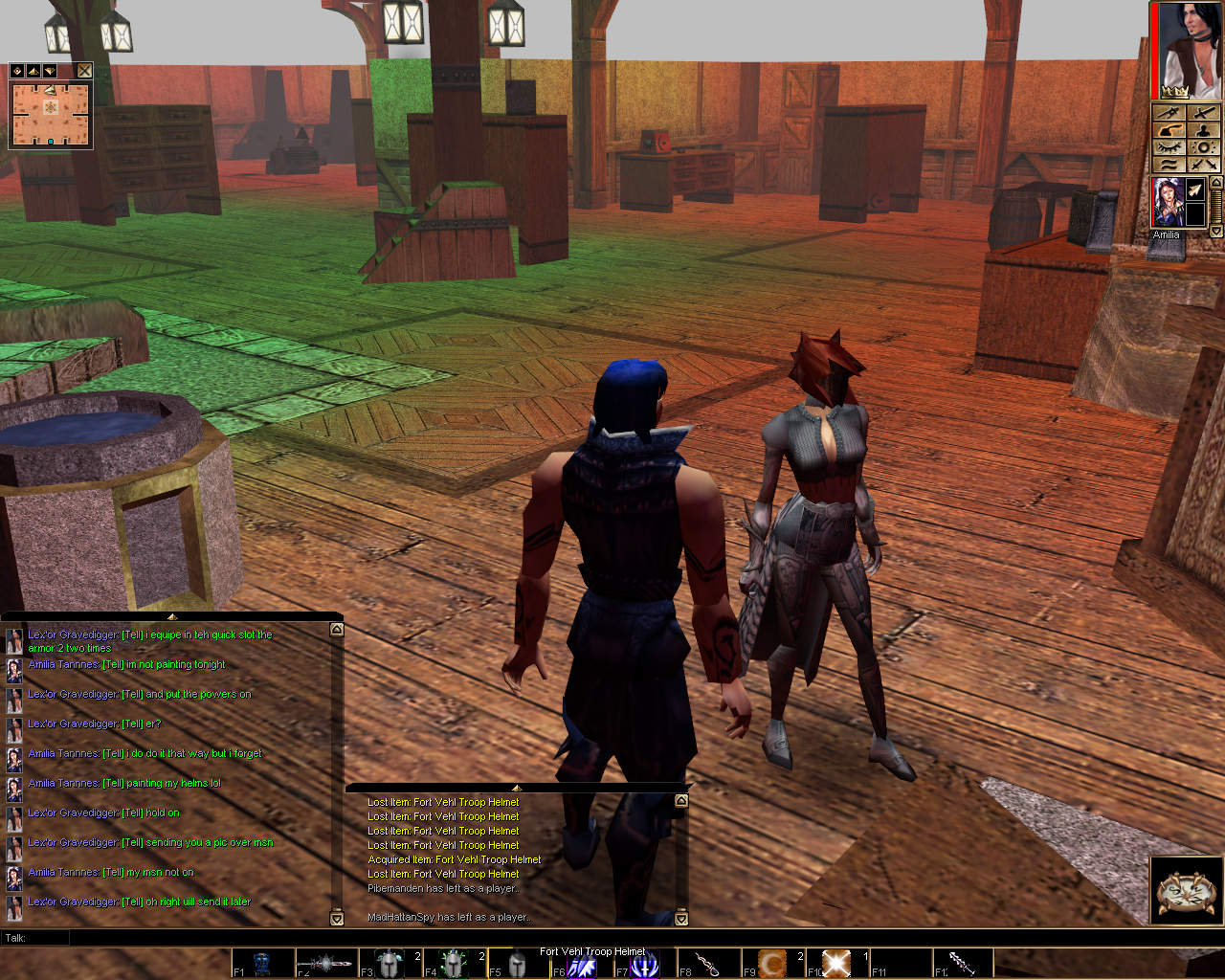The image size is (1225, 980).
Task: Click the minimap north navigation arrow
Action: tap(33, 71)
